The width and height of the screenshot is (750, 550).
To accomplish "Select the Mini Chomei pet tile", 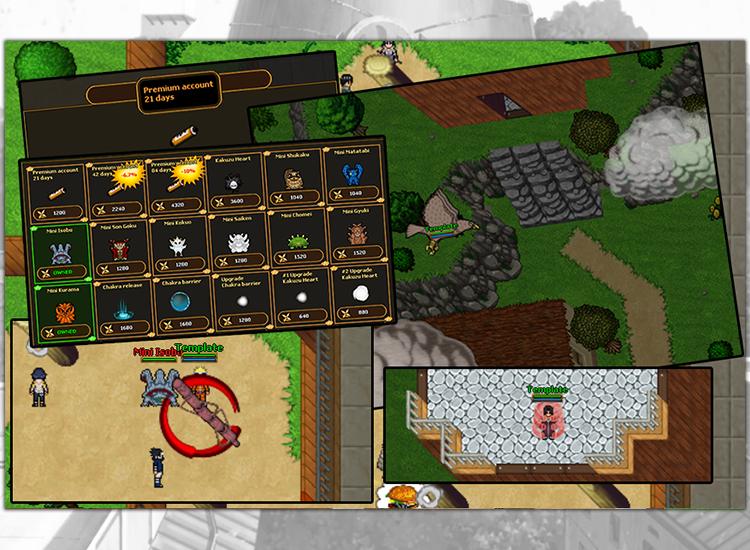I will 298,241.
